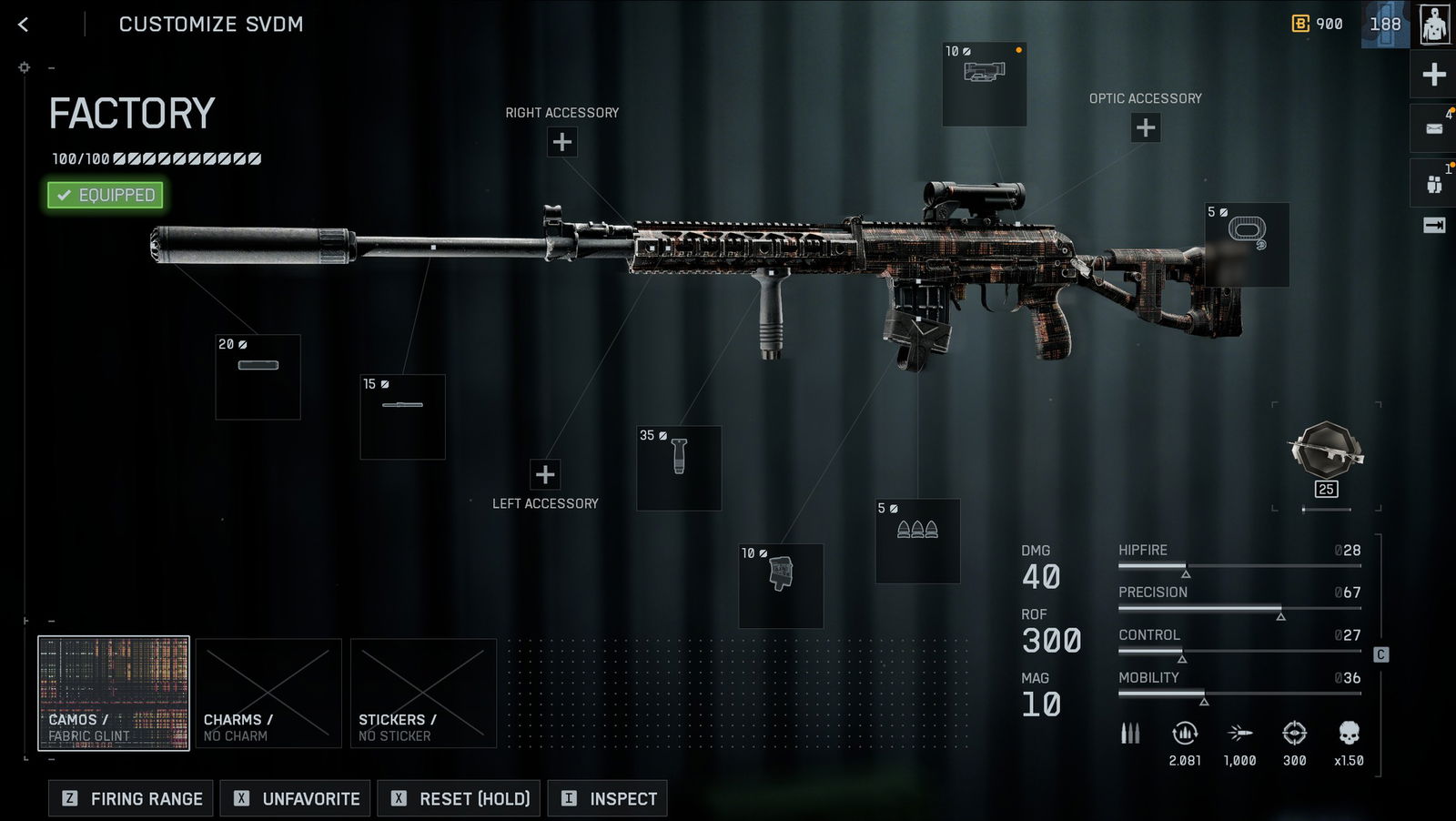Viewport: 1456px width, 821px height.
Task: Add a Left Accessory attachment
Action: pos(545,474)
